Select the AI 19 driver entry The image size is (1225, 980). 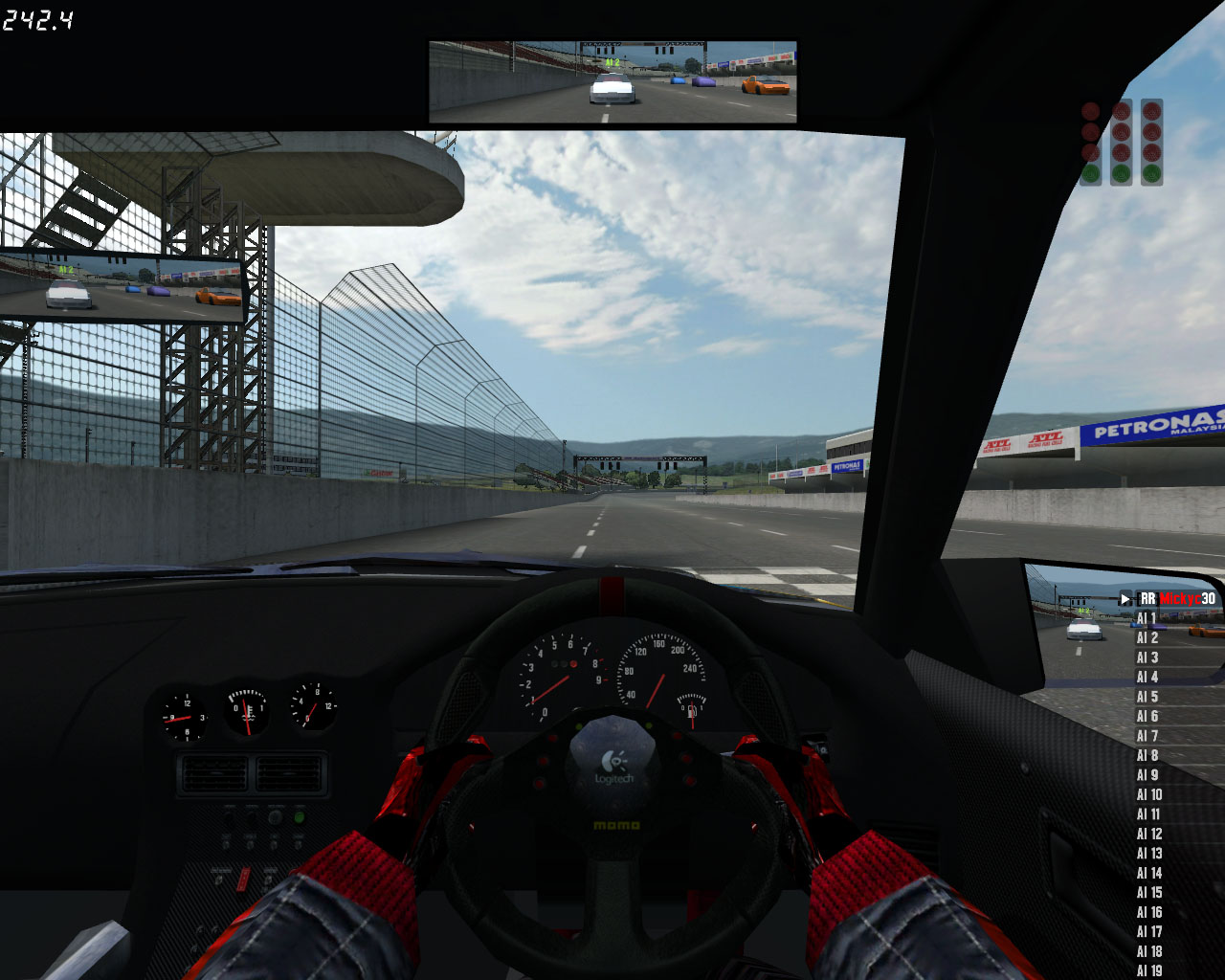[x=1149, y=970]
